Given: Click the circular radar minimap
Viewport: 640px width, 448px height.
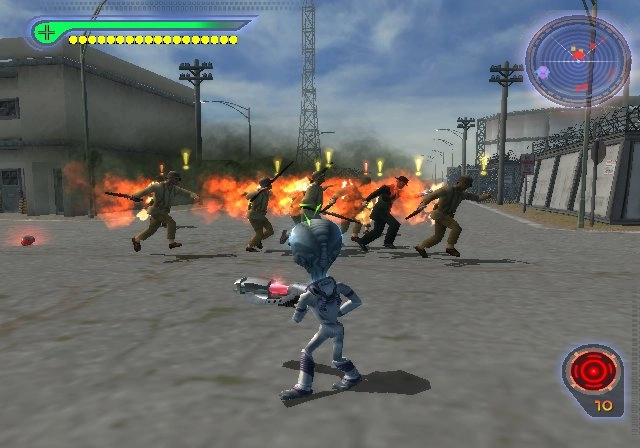Looking at the screenshot, I should 577,62.
